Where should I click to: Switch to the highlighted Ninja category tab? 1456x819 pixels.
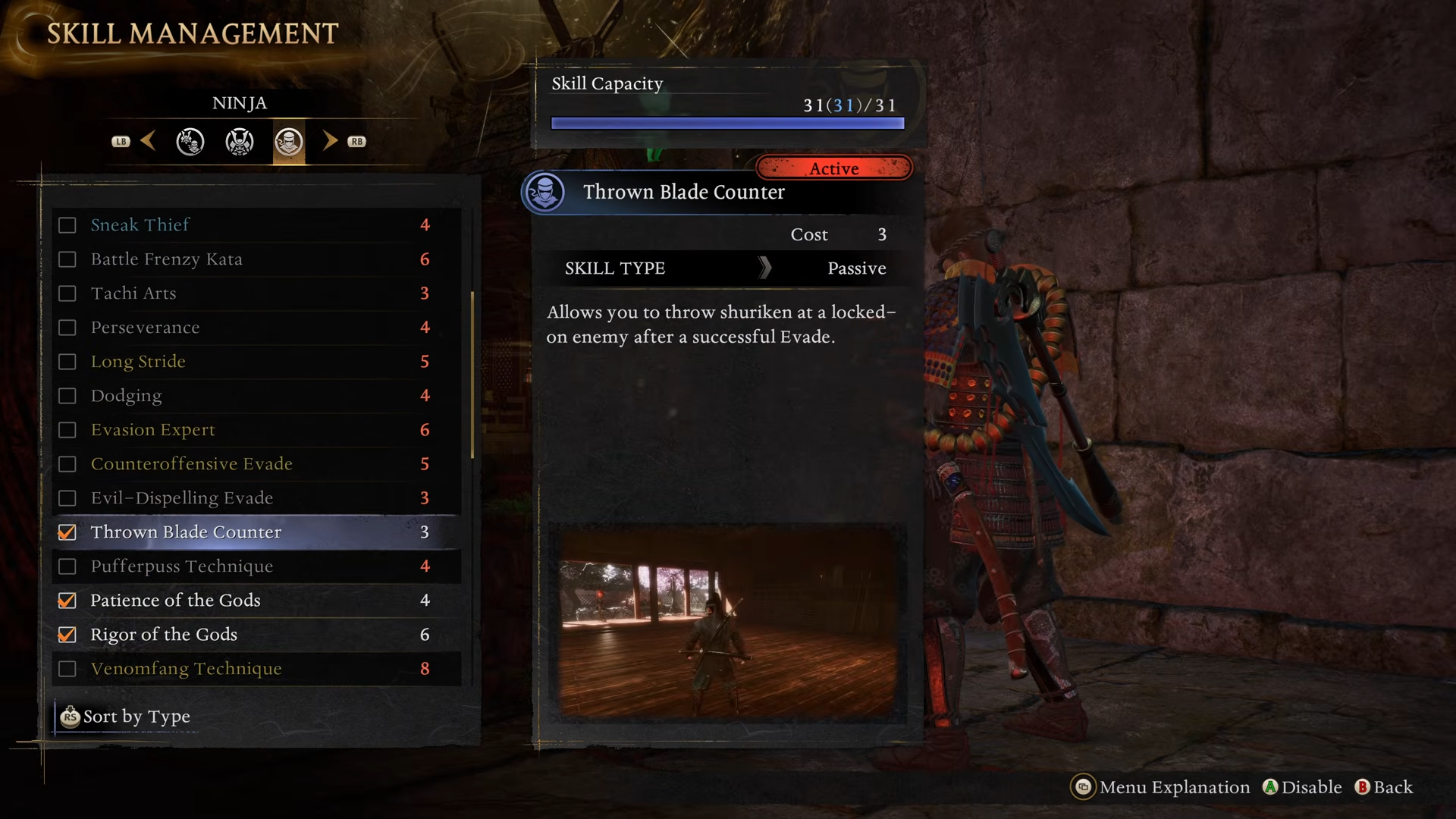point(289,142)
